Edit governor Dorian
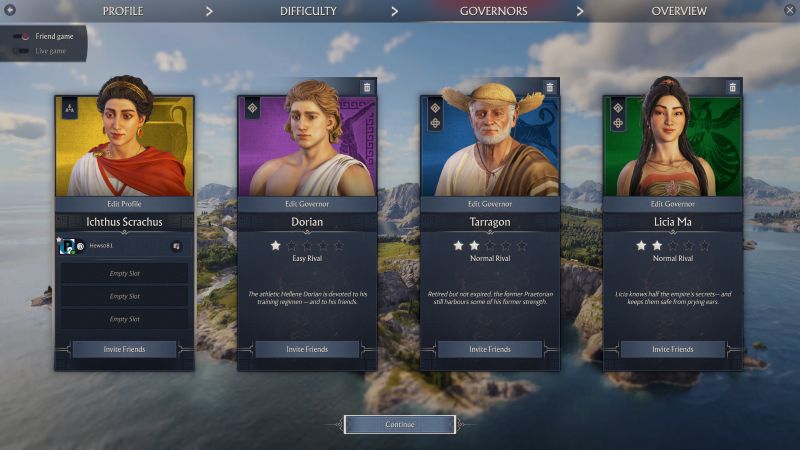The image size is (800, 450). [307, 203]
